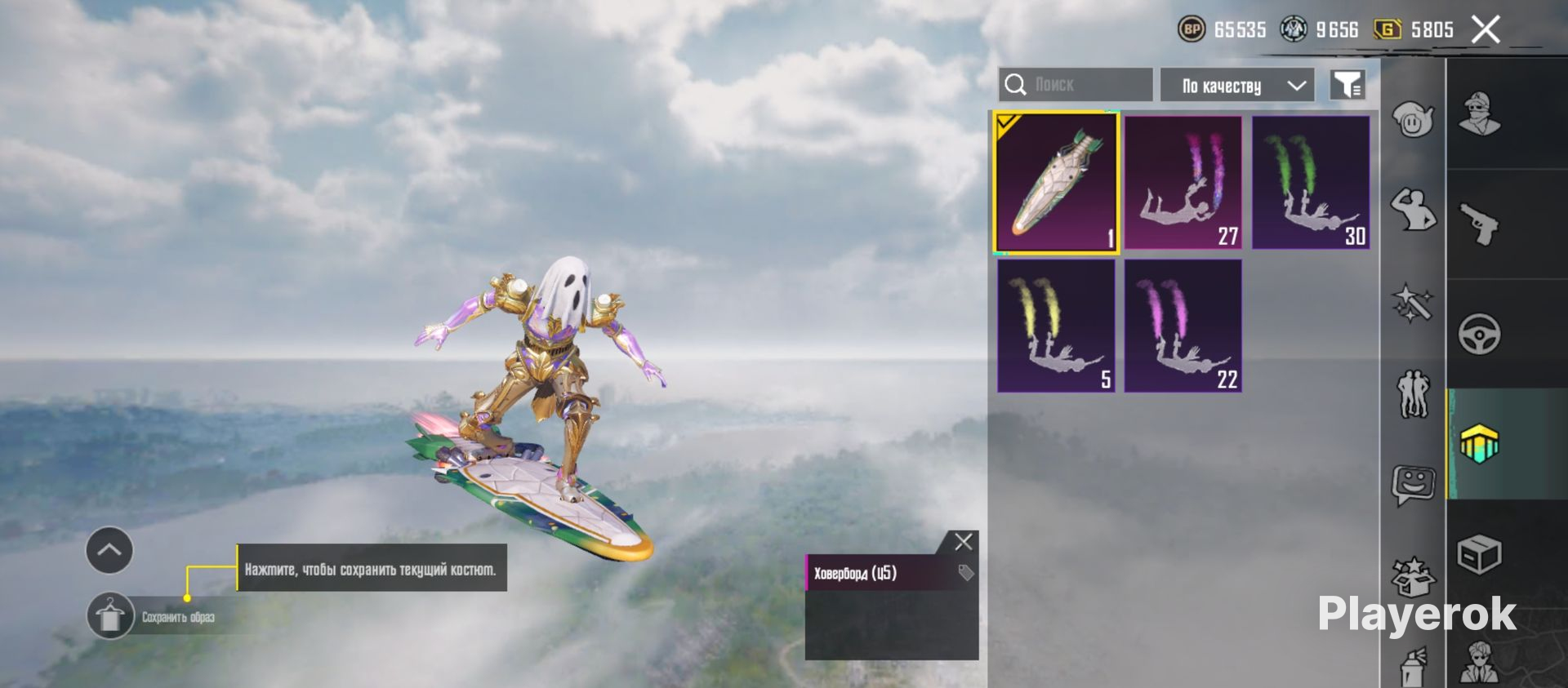1568x688 pixels.
Task: Expand the round up-arrow button
Action: point(109,550)
